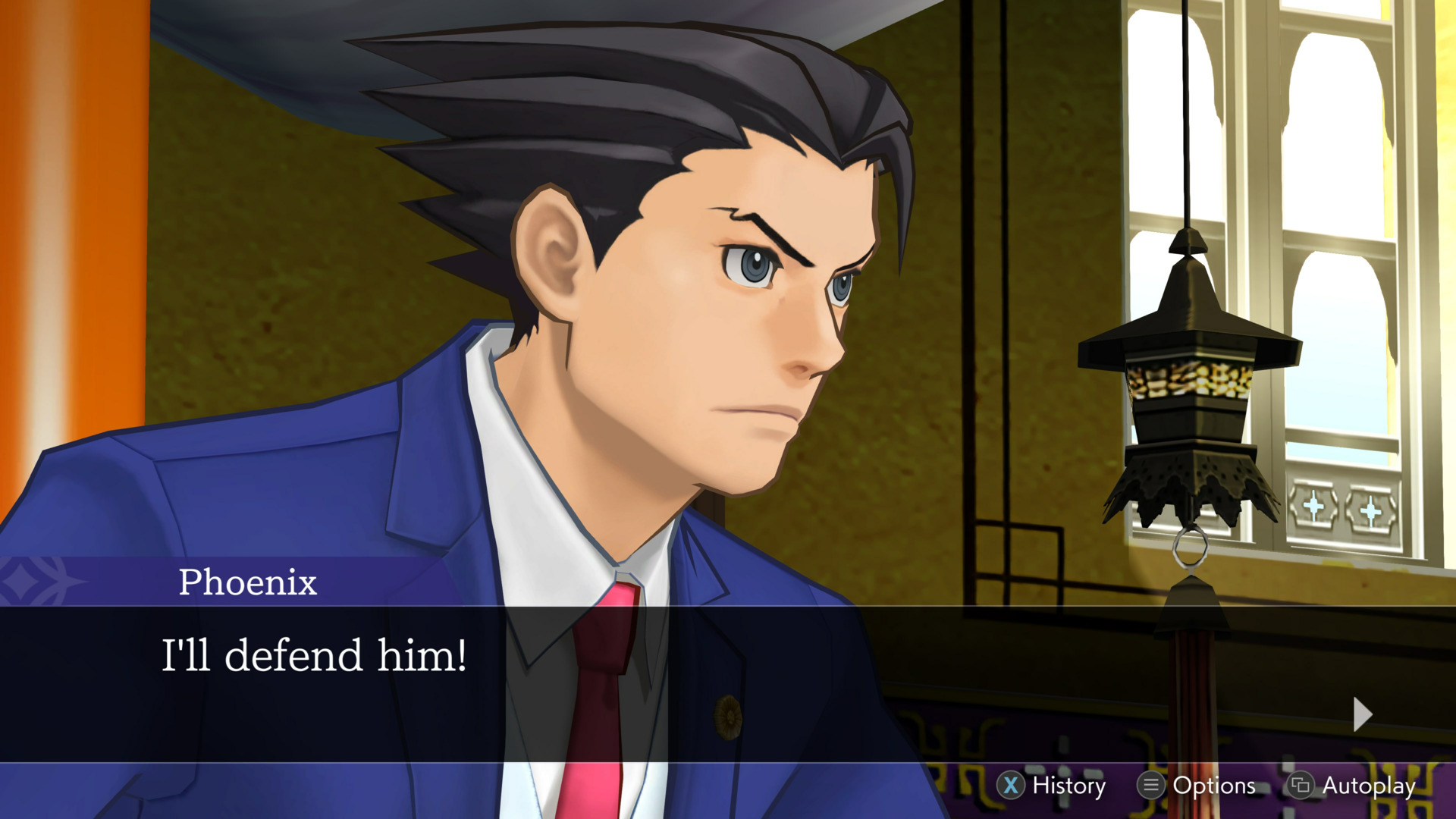Advance the dialogue with the triangle marker
The height and width of the screenshot is (819, 1456).
coord(1363,713)
